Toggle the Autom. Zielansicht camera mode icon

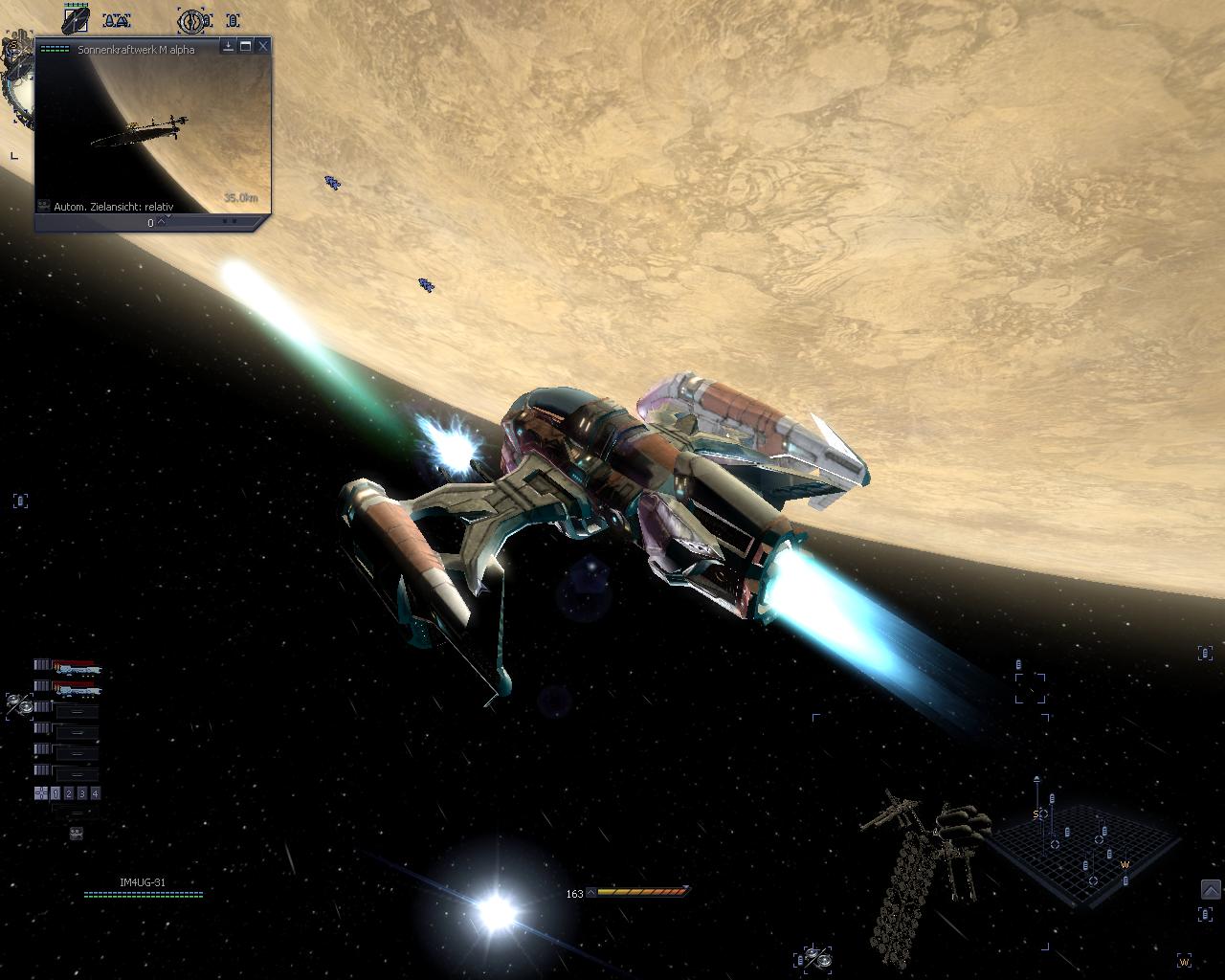pyautogui.click(x=44, y=206)
